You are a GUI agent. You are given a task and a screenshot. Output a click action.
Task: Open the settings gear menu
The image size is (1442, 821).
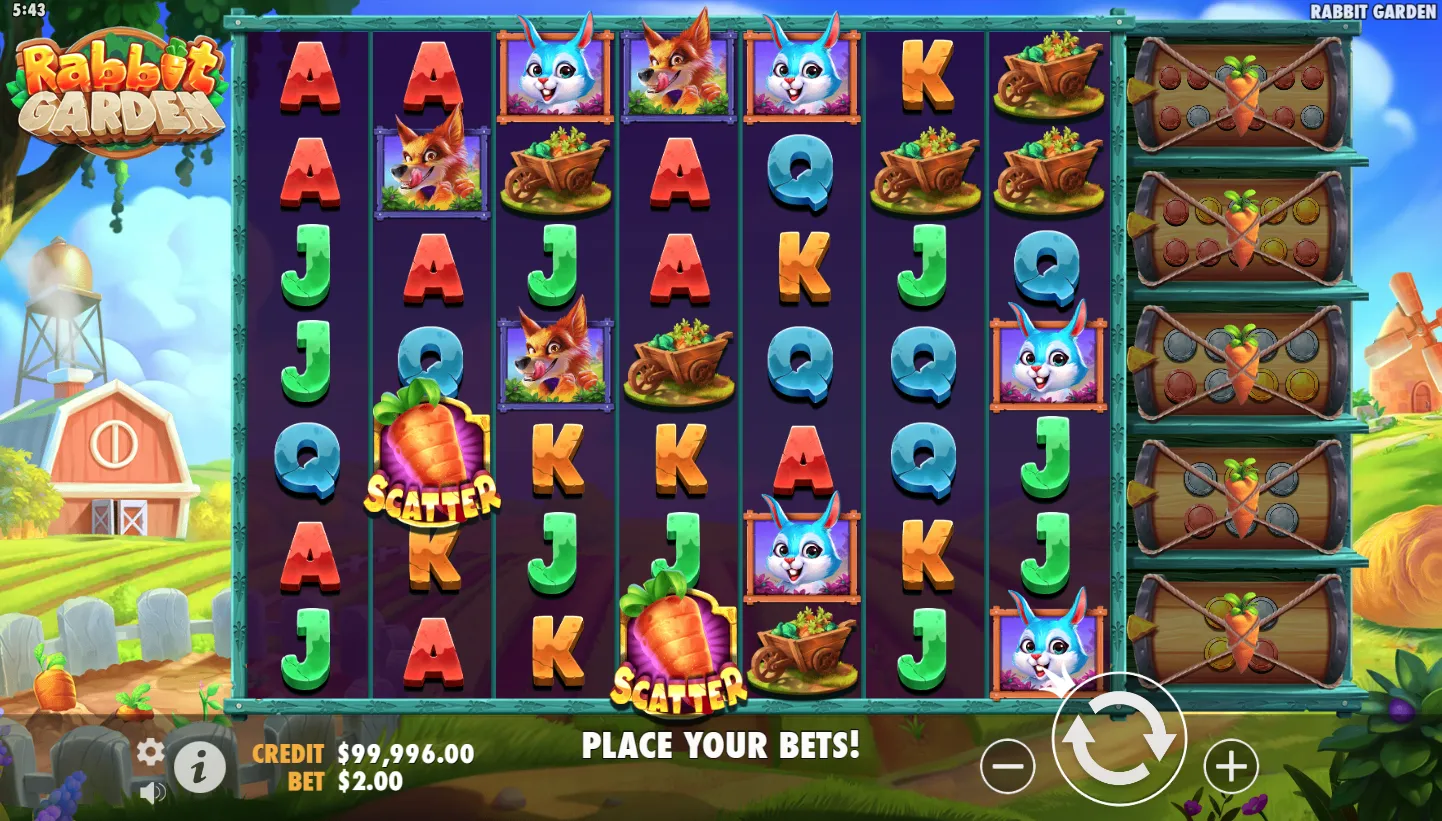point(150,752)
